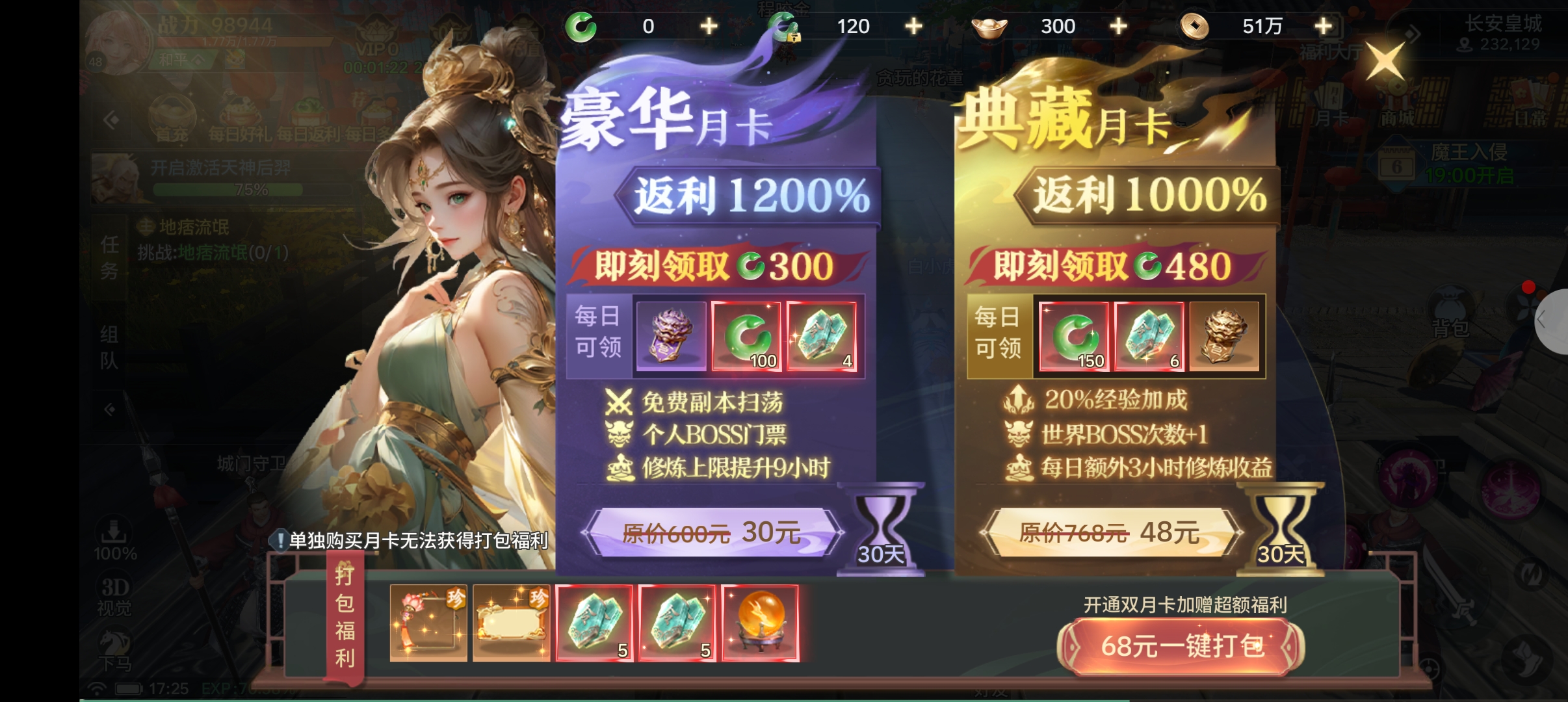Inspect the golden lion seal daily reward
The width and height of the screenshot is (1568, 702).
coord(1223,337)
